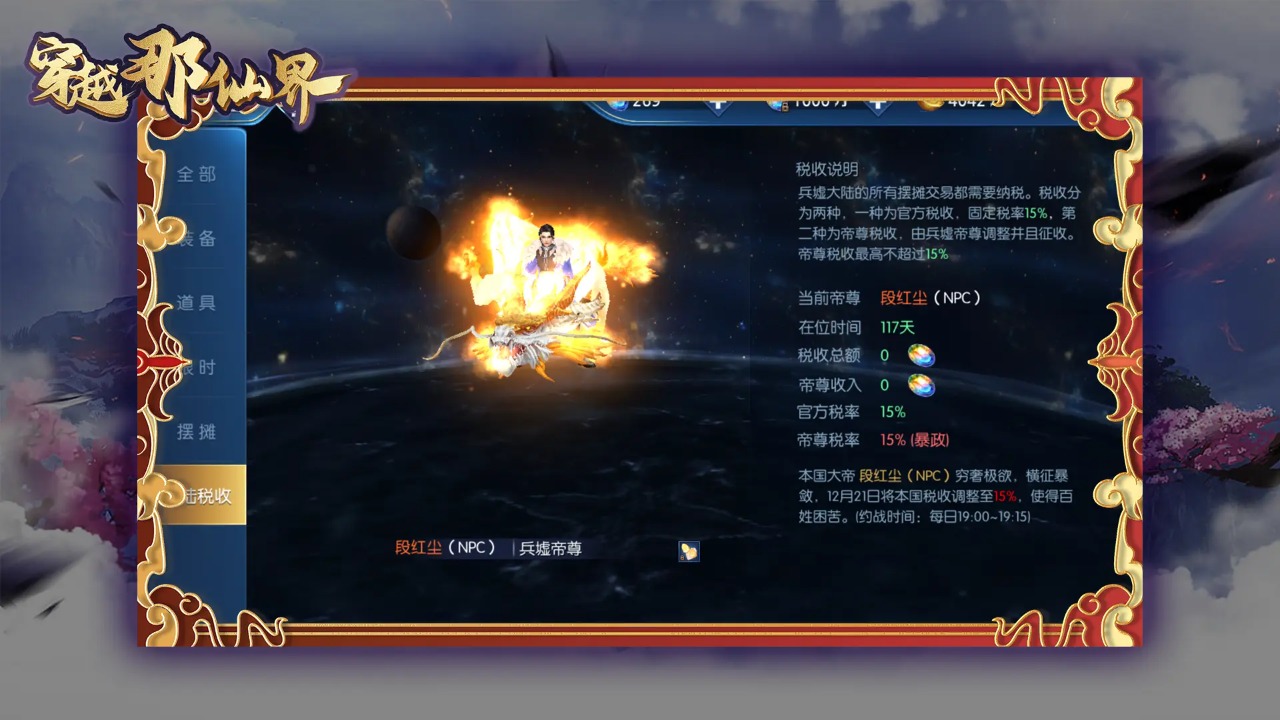The width and height of the screenshot is (1280, 720).
Task: Click the small locked item icon near bottom center
Action: pos(689,551)
